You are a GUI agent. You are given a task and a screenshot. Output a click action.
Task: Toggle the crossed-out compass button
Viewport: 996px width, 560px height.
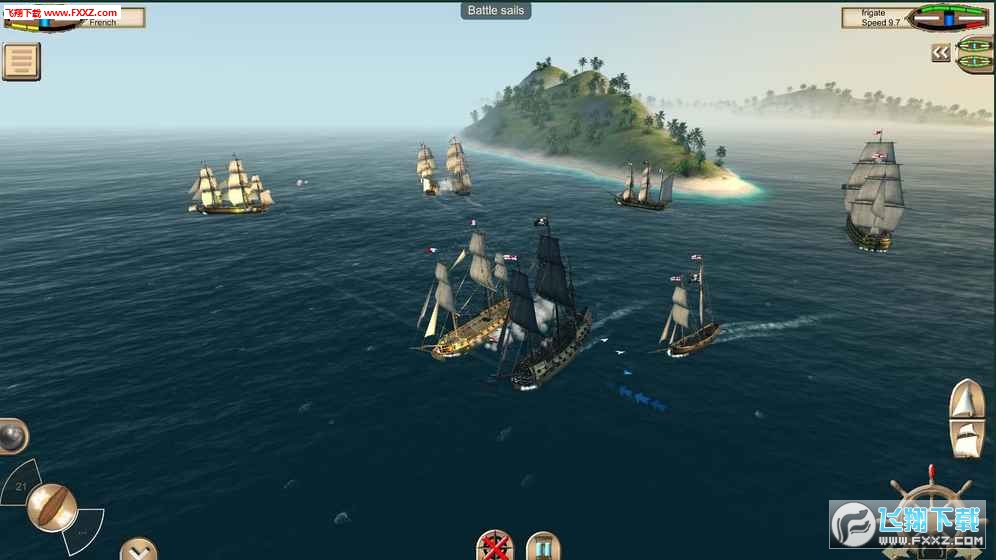[x=494, y=547]
